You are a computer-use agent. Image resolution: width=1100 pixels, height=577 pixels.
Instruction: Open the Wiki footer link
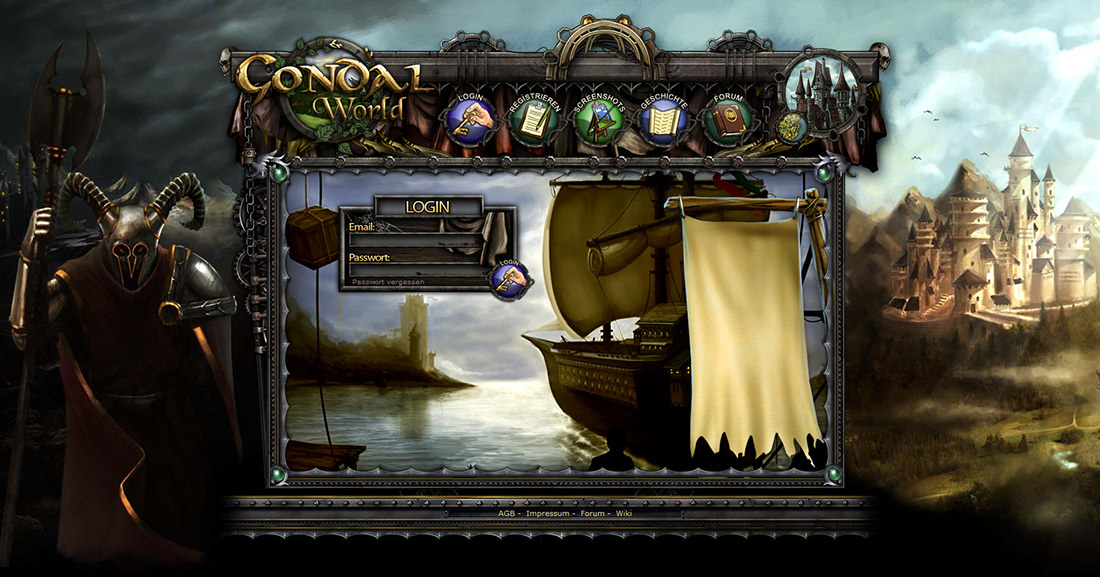(624, 514)
